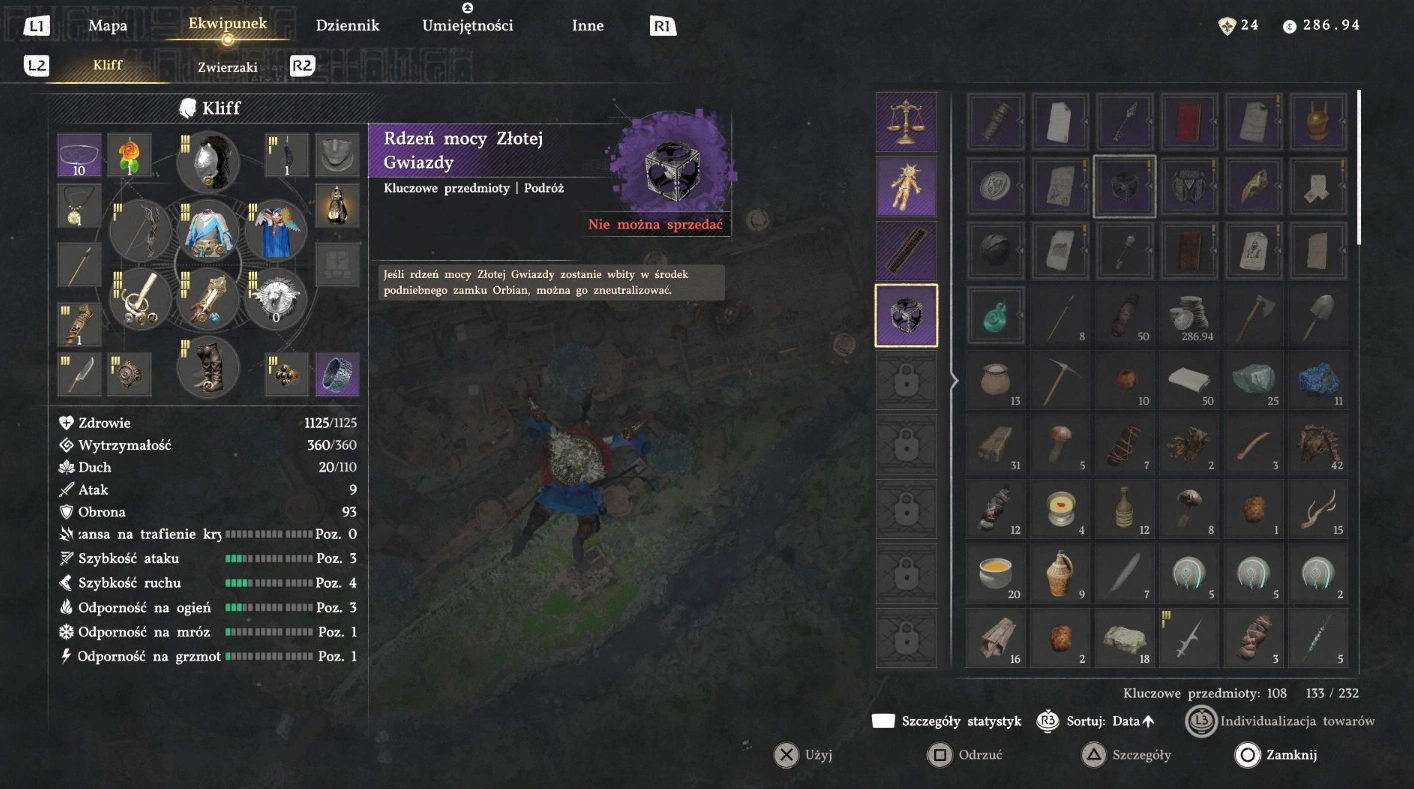The image size is (1414, 789).
Task: Select the Kliff character sub-tab
Action: point(107,66)
